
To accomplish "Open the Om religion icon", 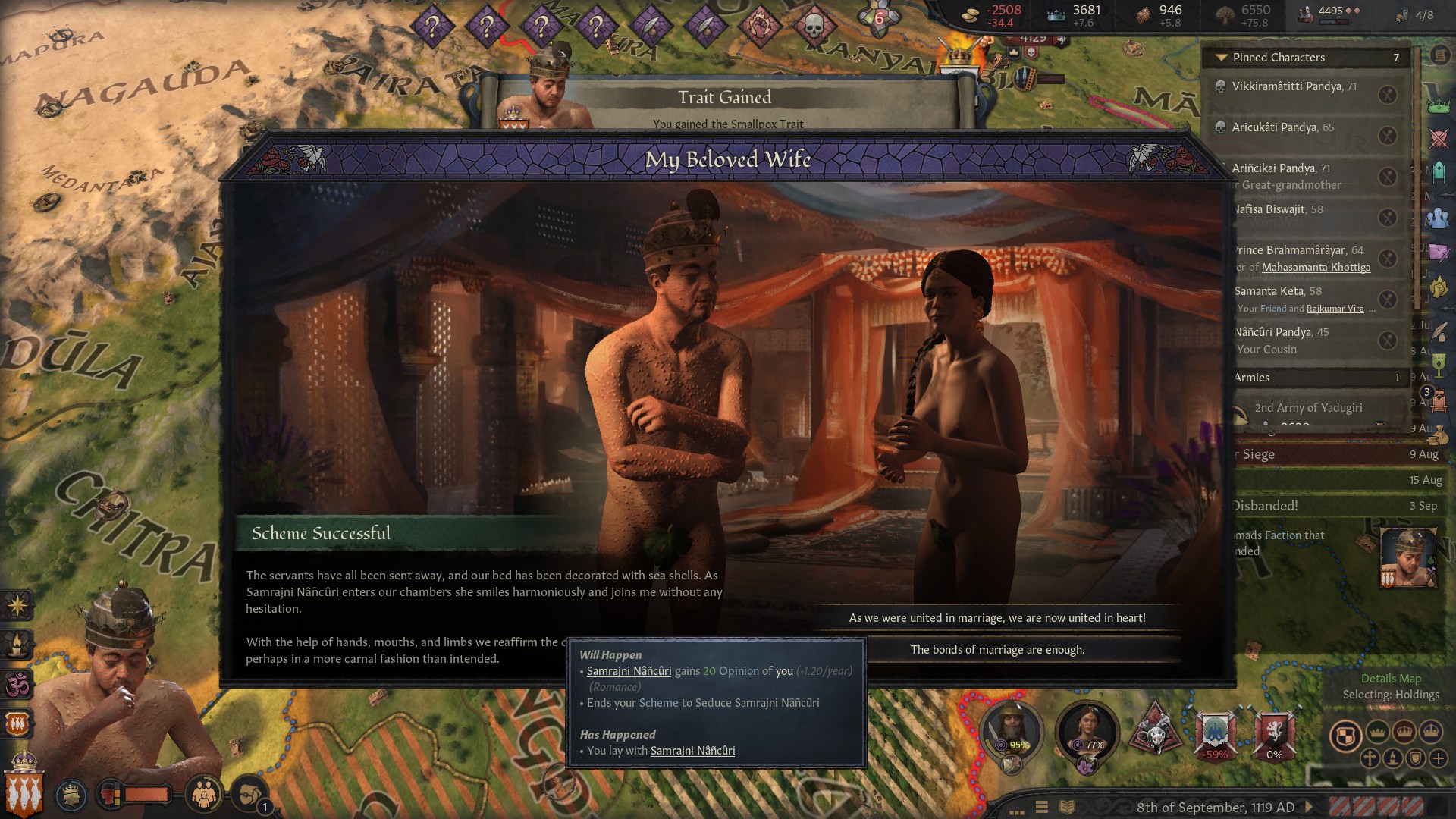I will click(17, 685).
